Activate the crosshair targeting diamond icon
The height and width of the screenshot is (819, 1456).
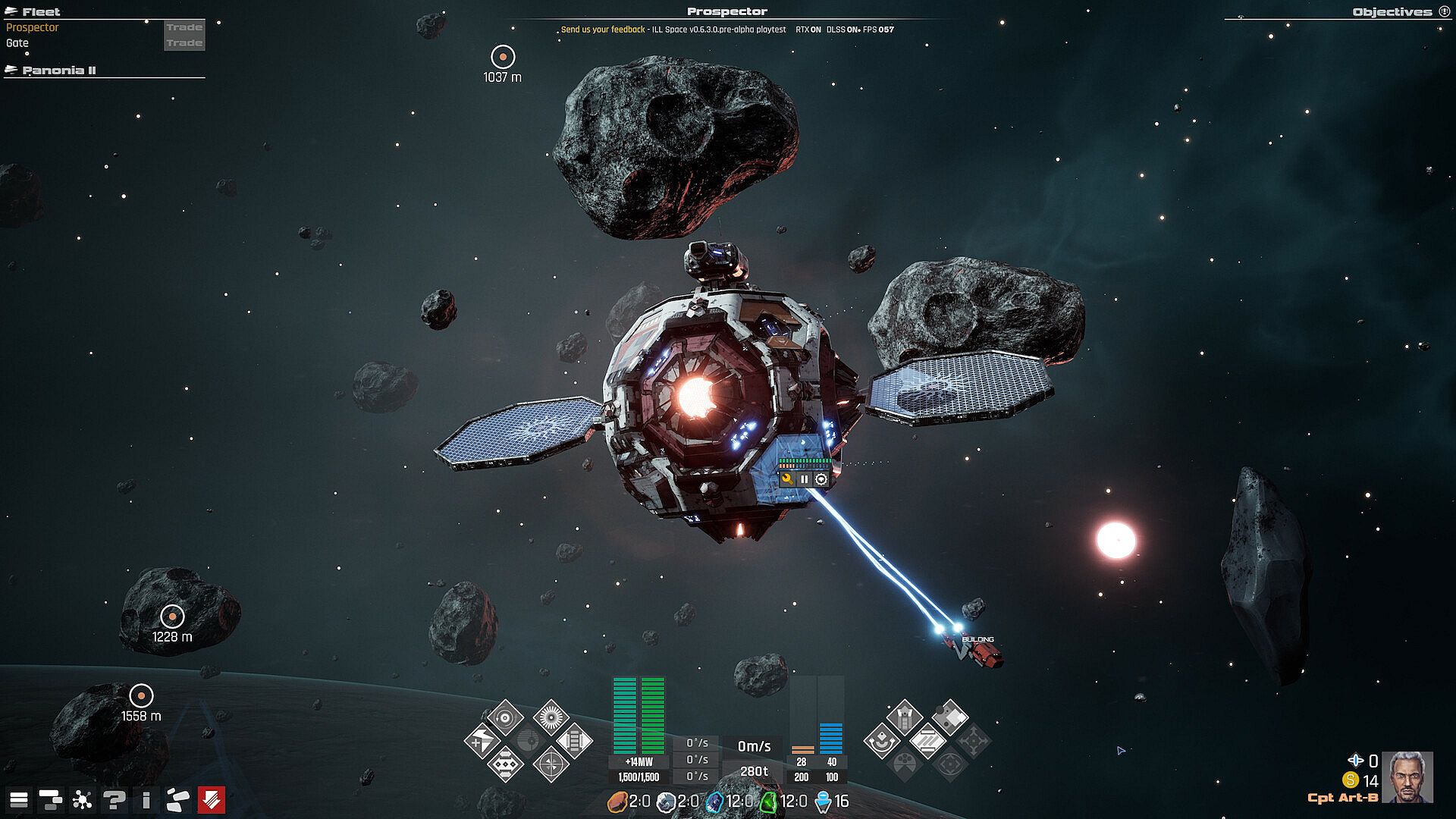[551, 764]
